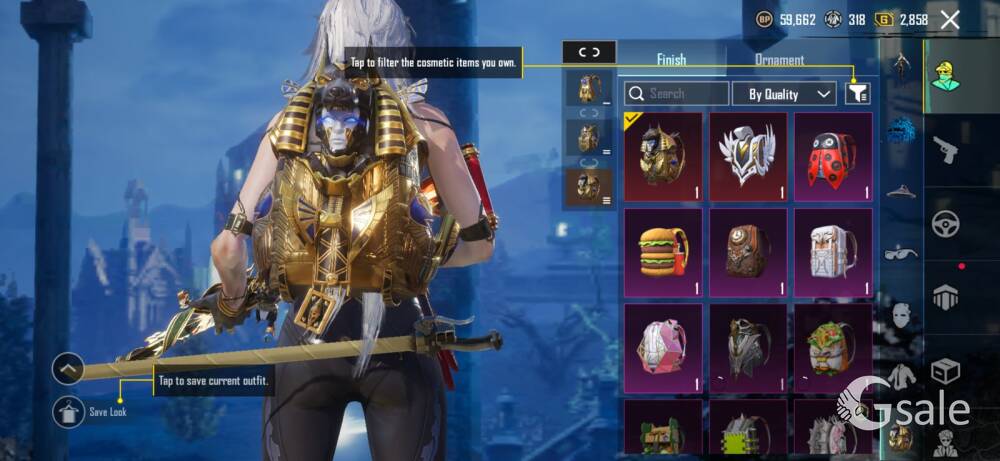
Task: Select the brown leather backpack skin
Action: (748, 252)
